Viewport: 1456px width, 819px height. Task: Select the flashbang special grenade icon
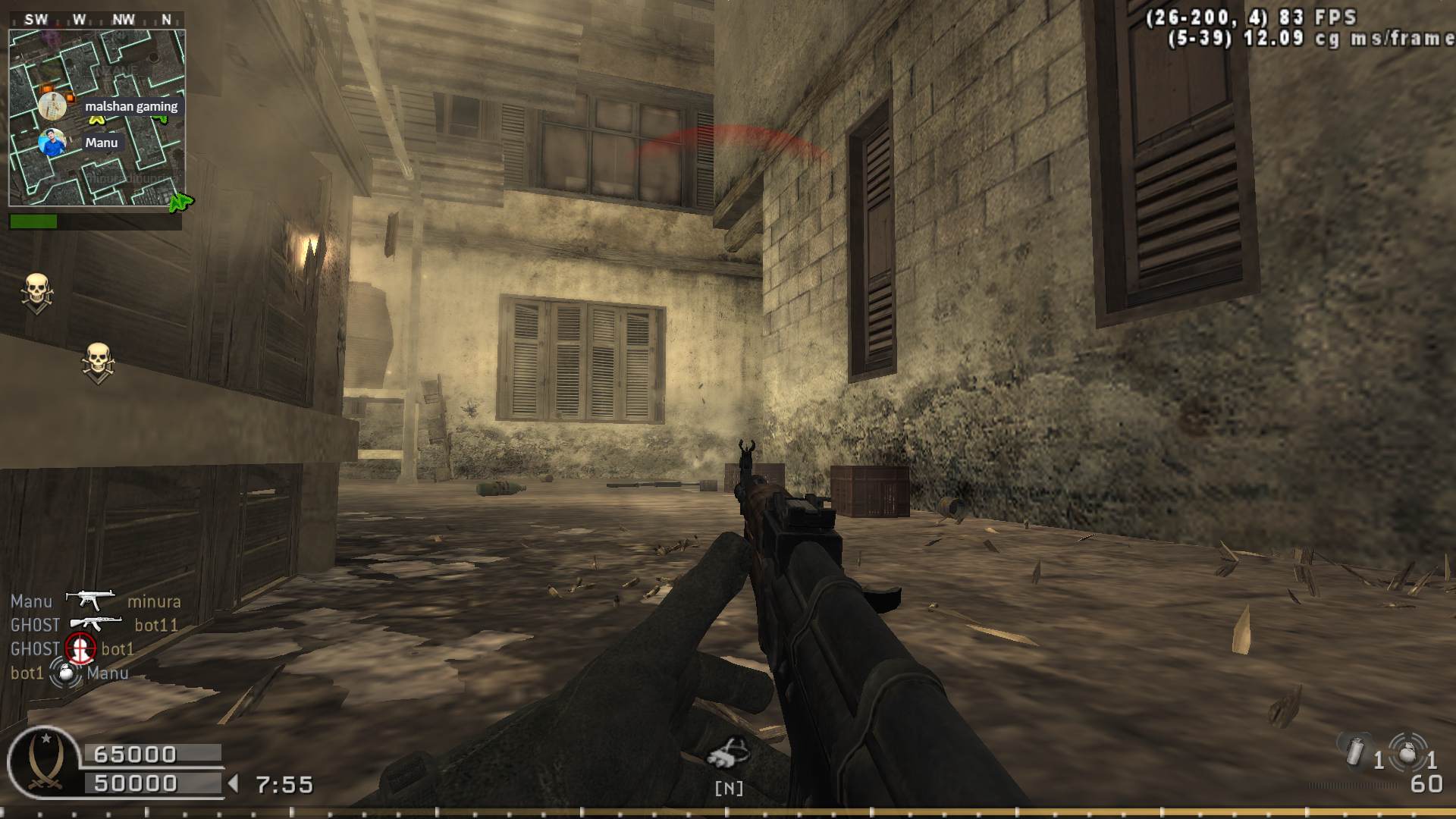(1354, 752)
